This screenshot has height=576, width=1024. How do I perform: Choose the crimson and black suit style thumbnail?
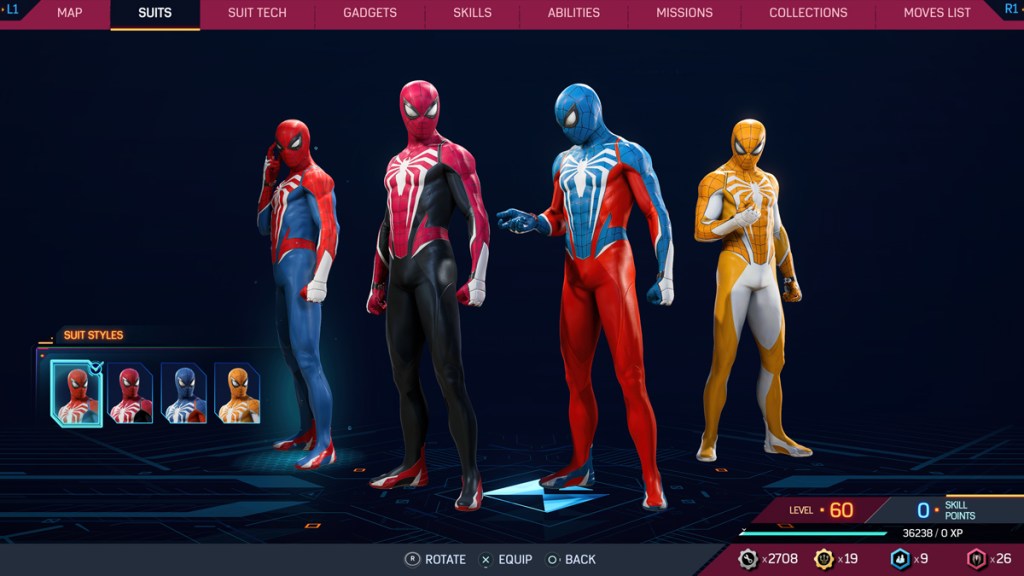(130, 393)
